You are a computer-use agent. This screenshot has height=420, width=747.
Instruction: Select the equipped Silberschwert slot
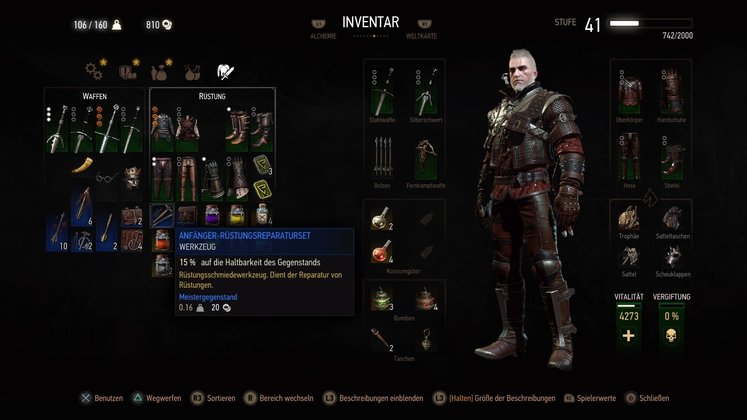click(425, 95)
